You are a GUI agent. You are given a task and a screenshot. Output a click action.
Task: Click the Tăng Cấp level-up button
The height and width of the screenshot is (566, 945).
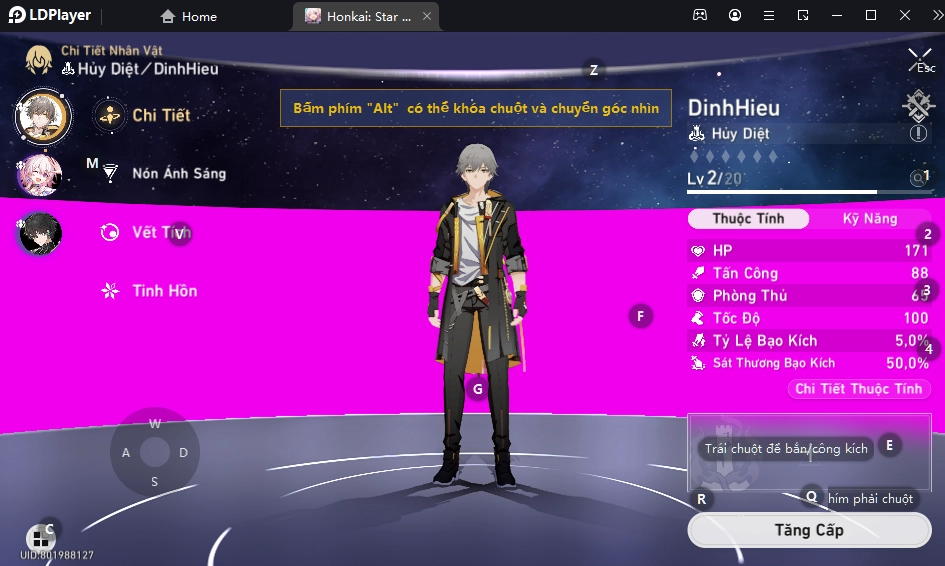[808, 530]
